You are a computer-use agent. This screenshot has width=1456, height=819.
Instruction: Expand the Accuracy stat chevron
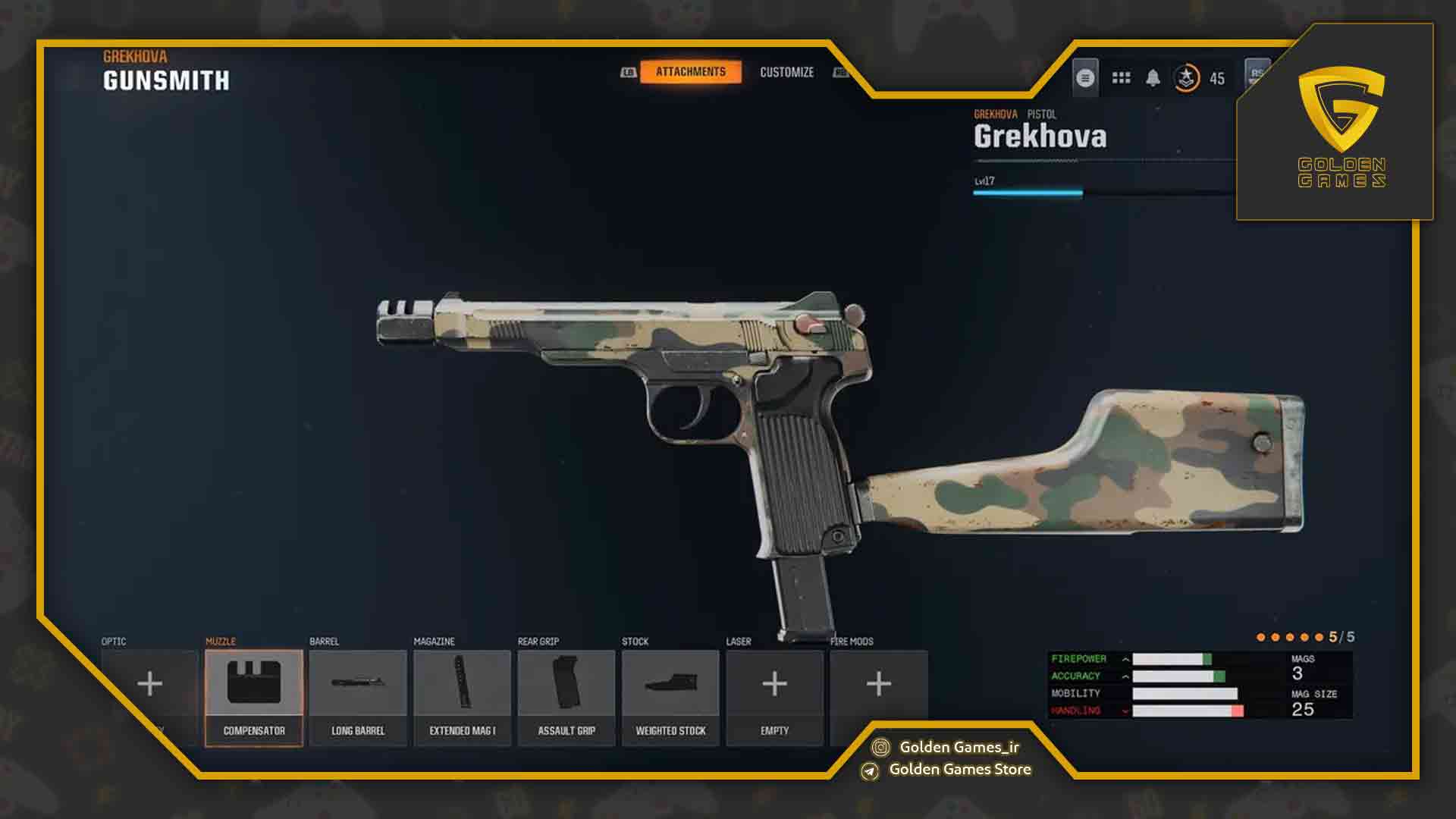tap(1125, 675)
